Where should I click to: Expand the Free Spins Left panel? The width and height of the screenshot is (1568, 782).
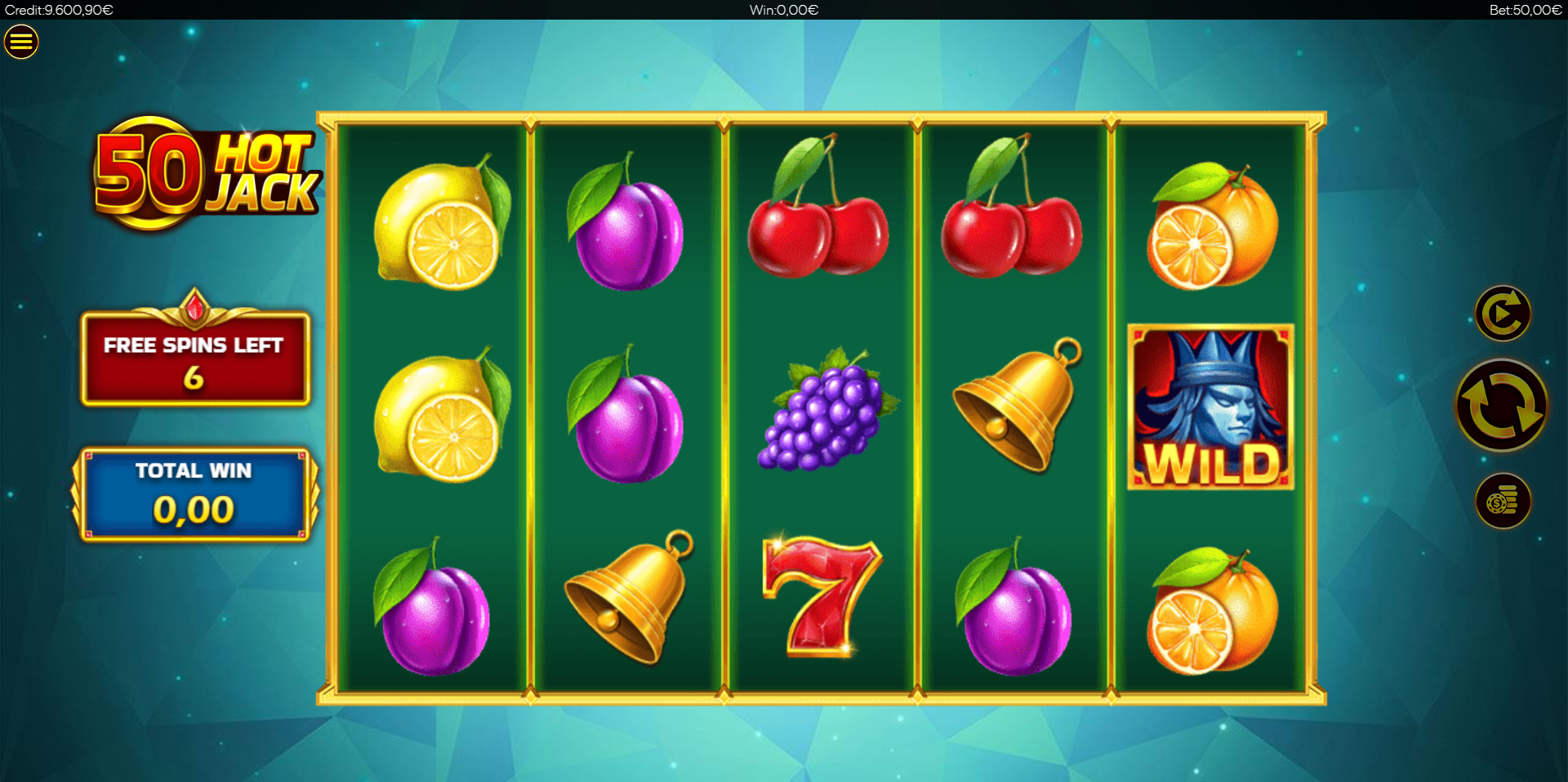[x=194, y=358]
